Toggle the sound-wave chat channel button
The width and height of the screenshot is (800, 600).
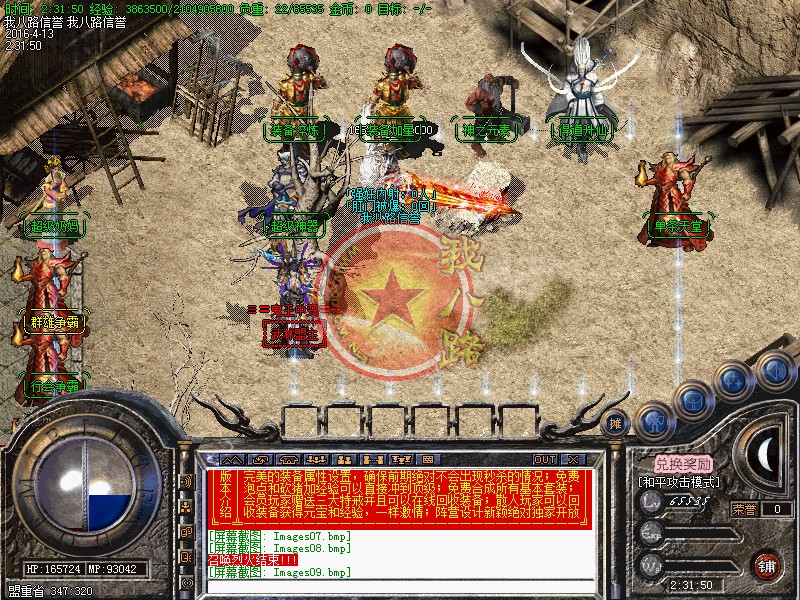[x=186, y=481]
